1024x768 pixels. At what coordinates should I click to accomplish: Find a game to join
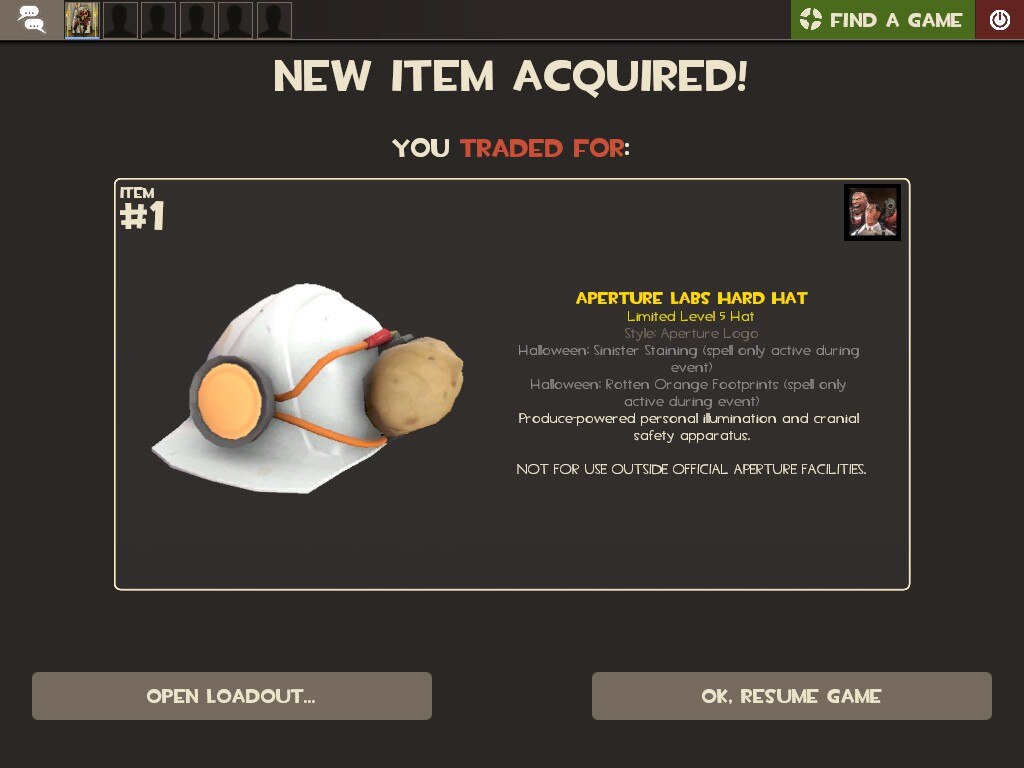(x=882, y=20)
